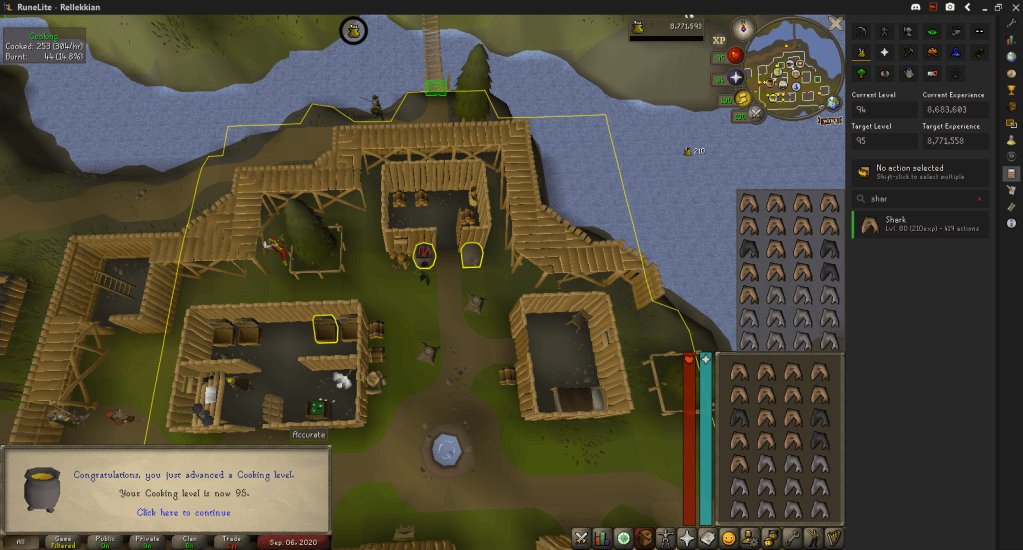Take a screenshot with the RuneLite camera button
The width and height of the screenshot is (1023, 550).
click(949, 7)
